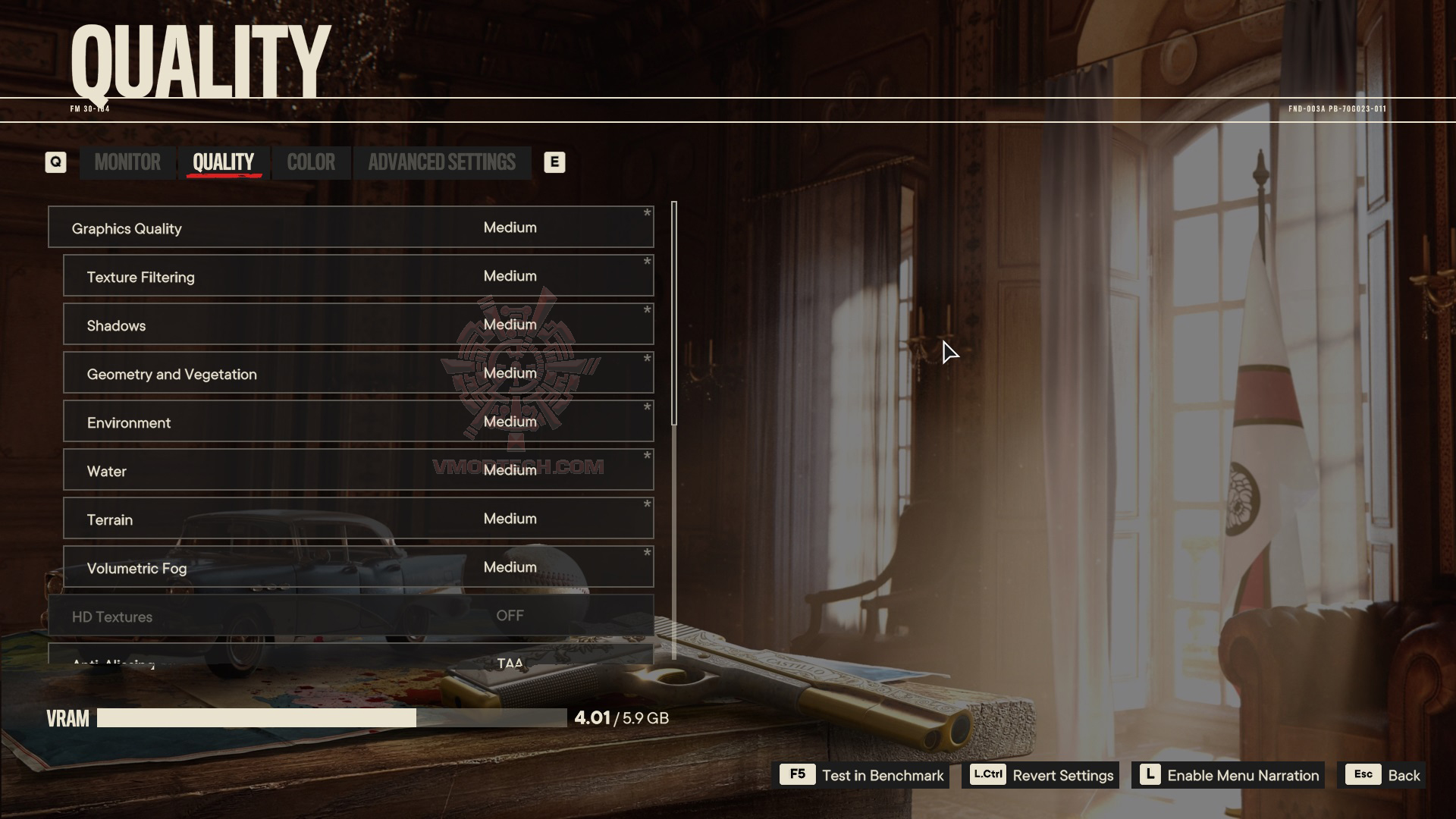Screen dimensions: 1456x819
Task: Click Test in Benchmark
Action: 864,775
